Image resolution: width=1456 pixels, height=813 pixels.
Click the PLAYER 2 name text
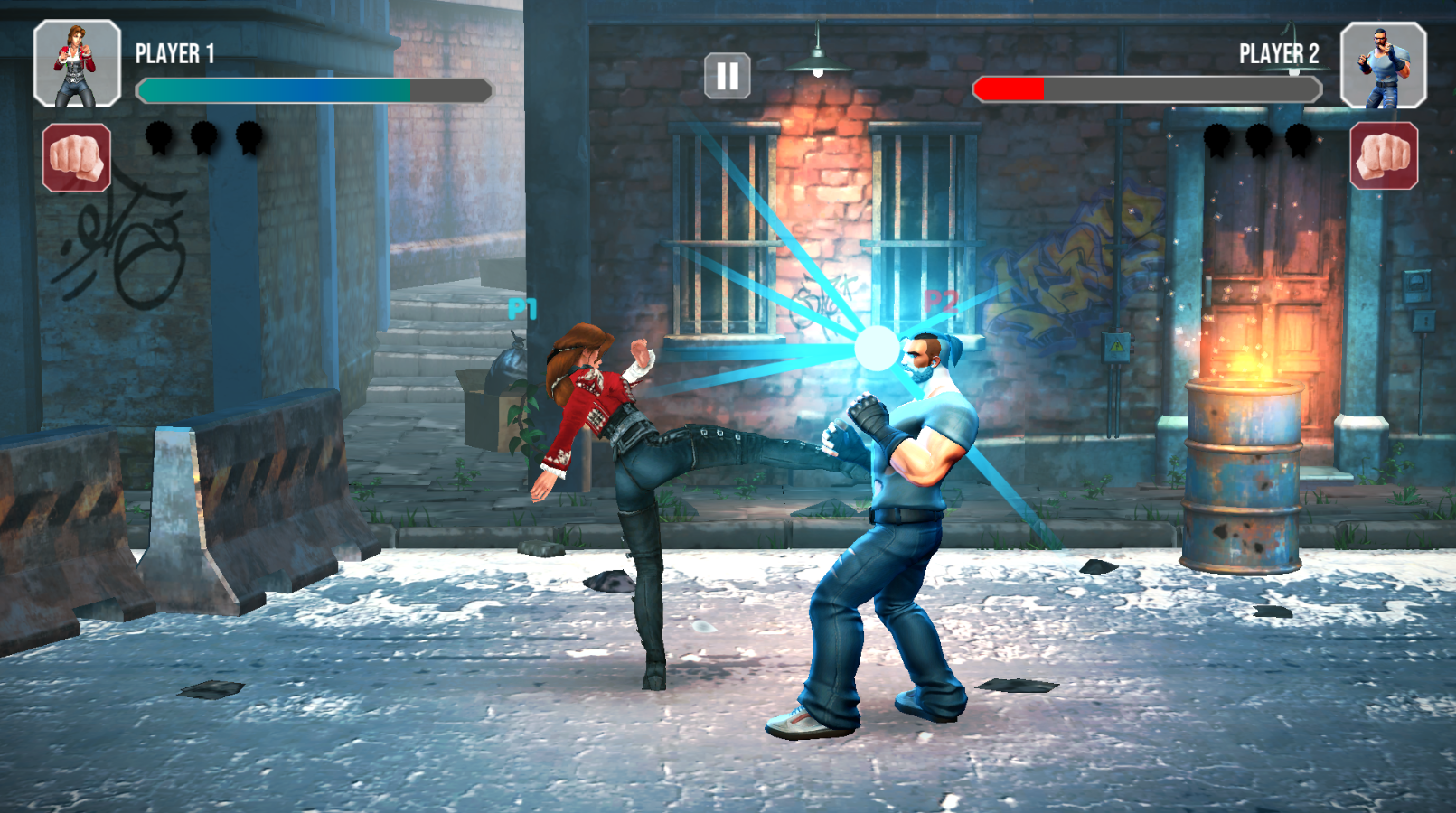pyautogui.click(x=1278, y=53)
